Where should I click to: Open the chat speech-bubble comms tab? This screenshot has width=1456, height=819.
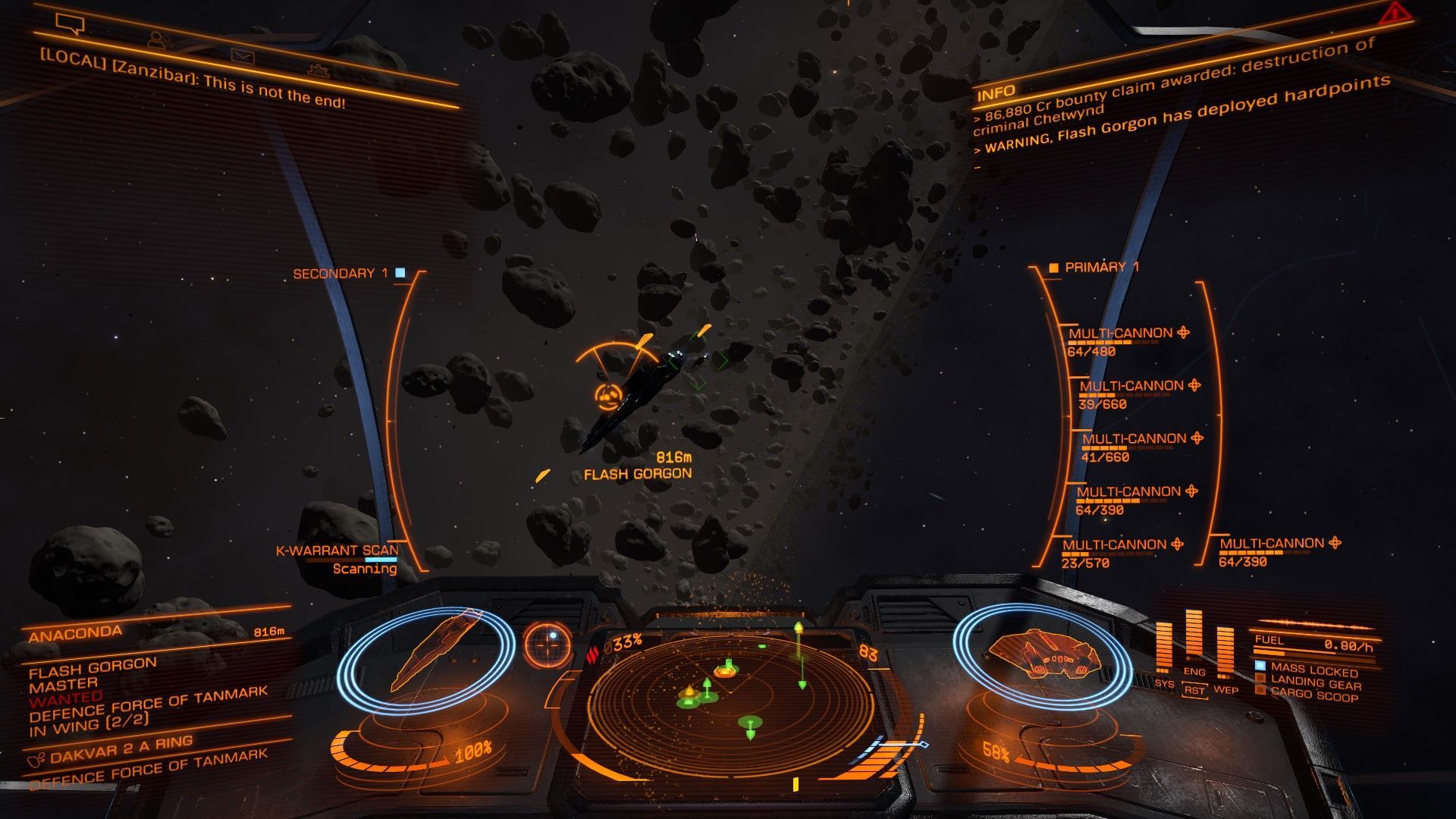tap(70, 24)
